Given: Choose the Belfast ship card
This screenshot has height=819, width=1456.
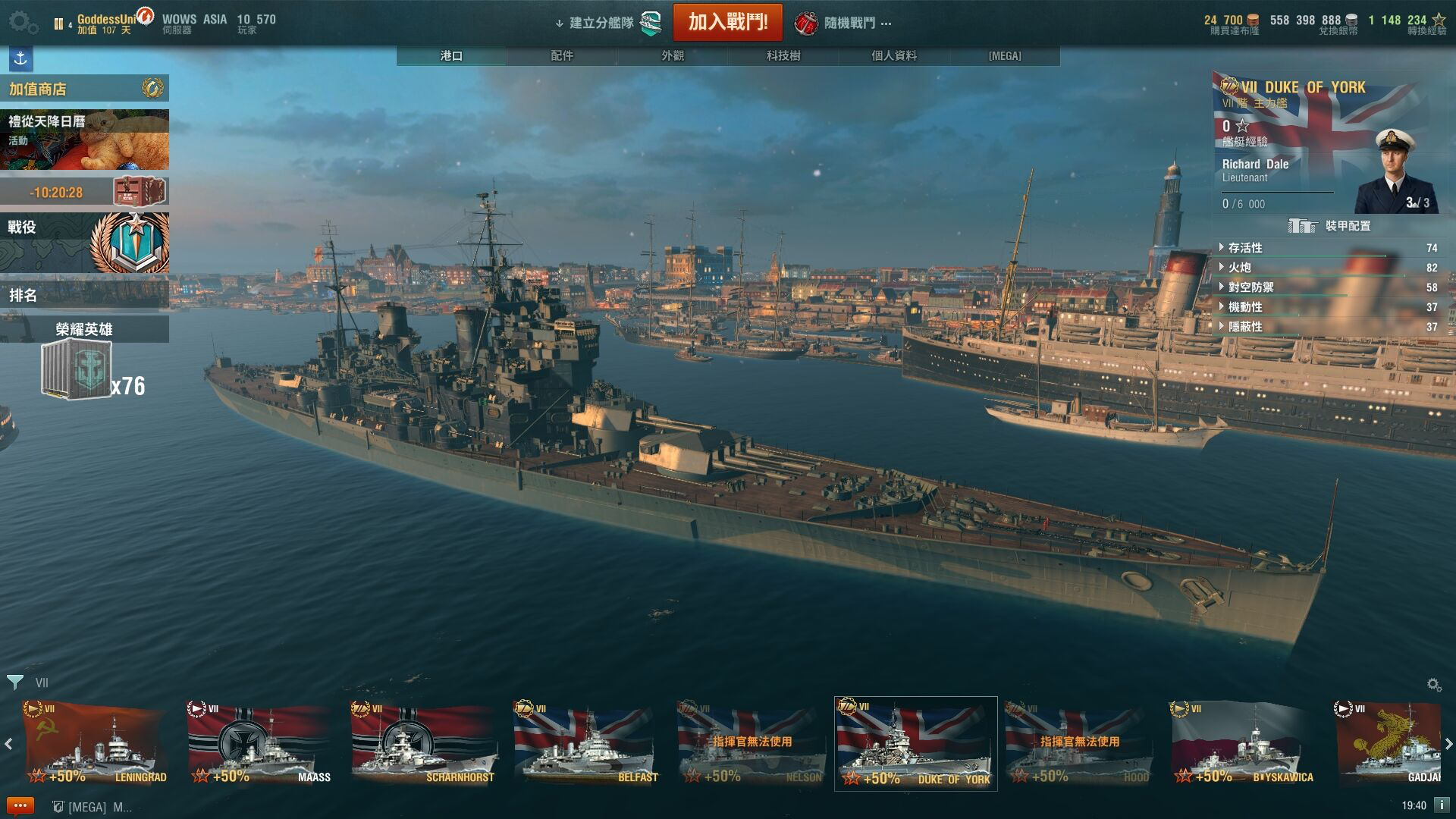Looking at the screenshot, I should 587,743.
